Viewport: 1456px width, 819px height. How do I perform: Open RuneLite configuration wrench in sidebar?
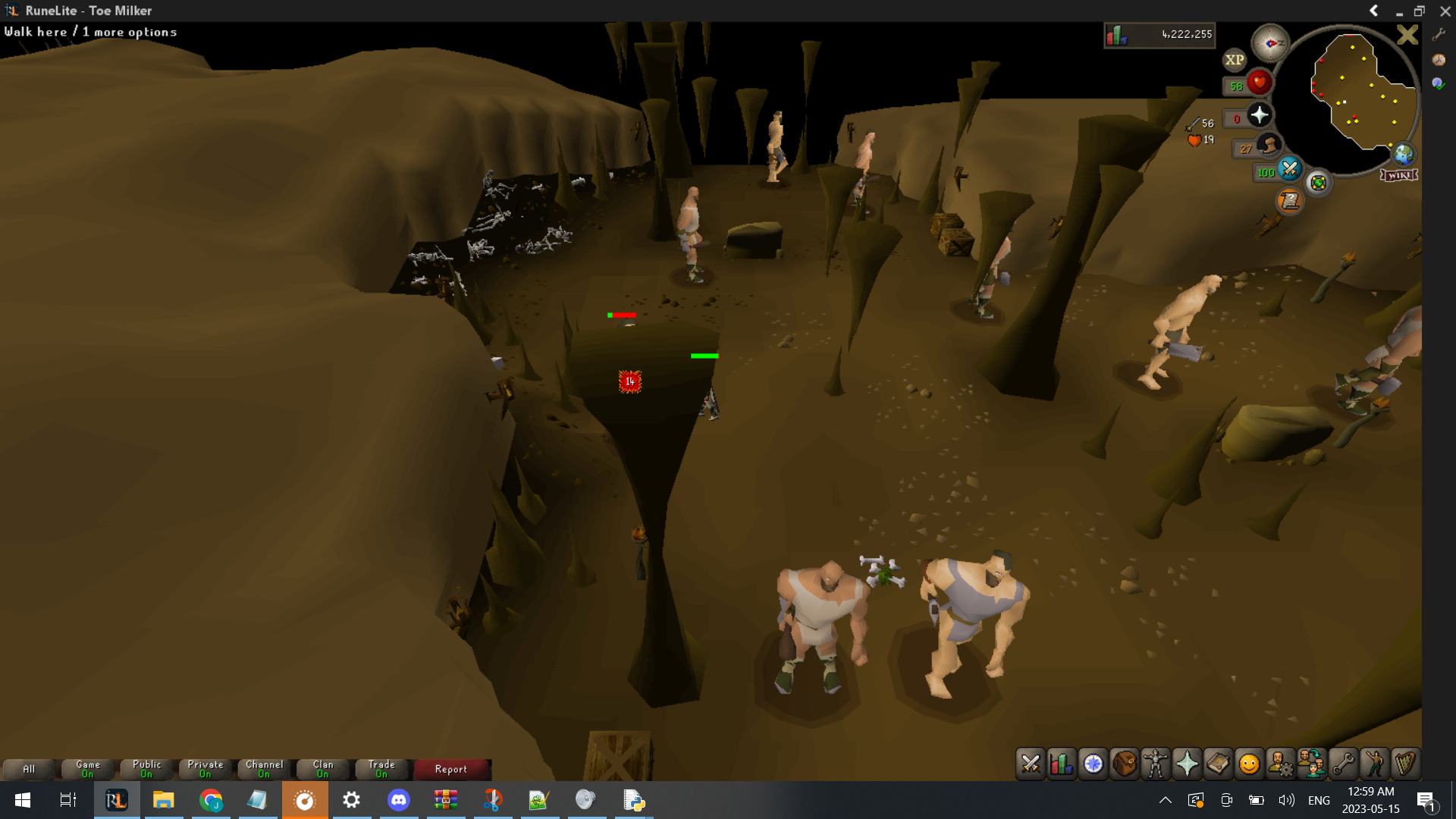tap(1439, 34)
